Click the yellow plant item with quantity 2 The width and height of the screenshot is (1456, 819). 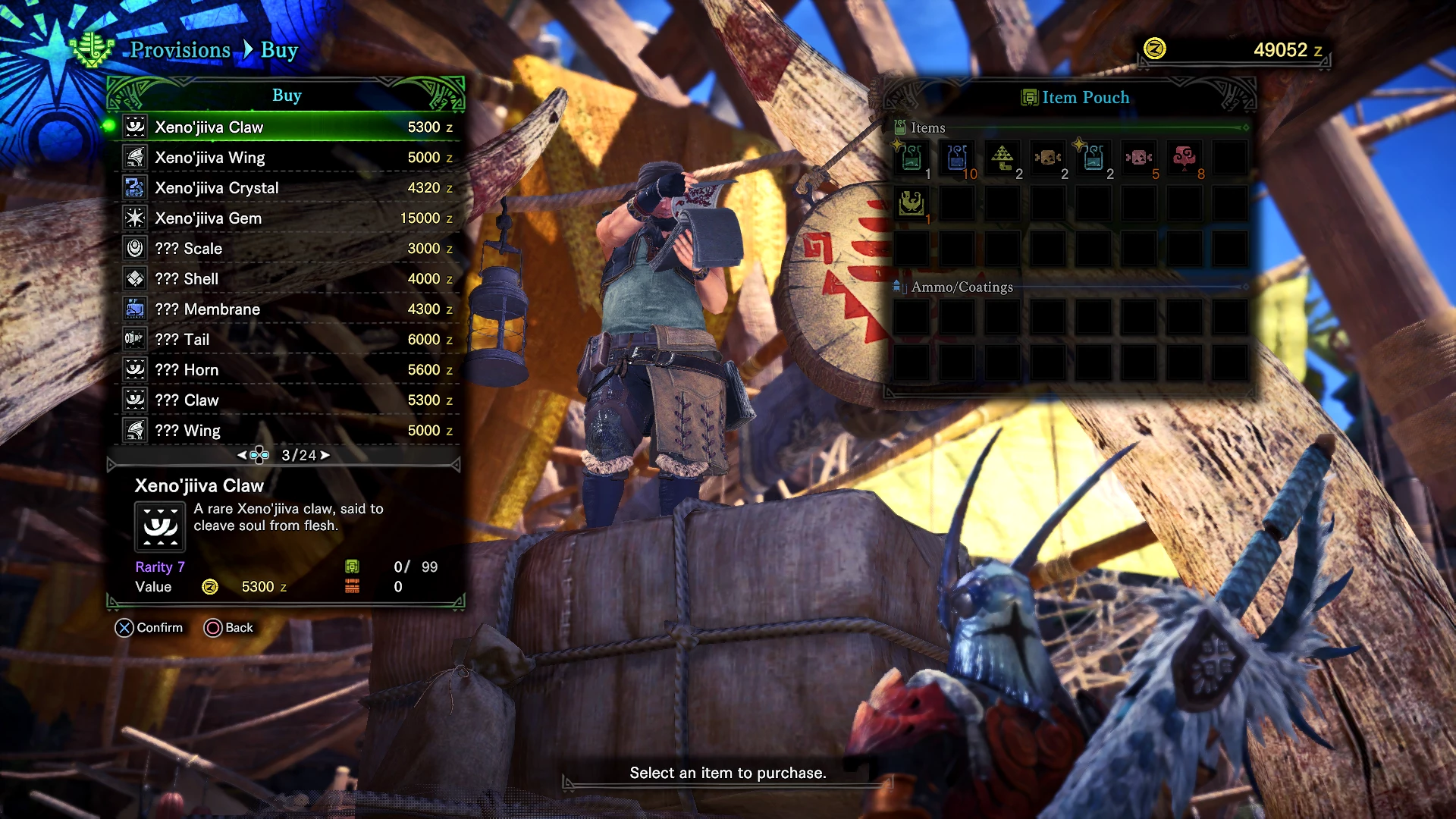click(1002, 158)
